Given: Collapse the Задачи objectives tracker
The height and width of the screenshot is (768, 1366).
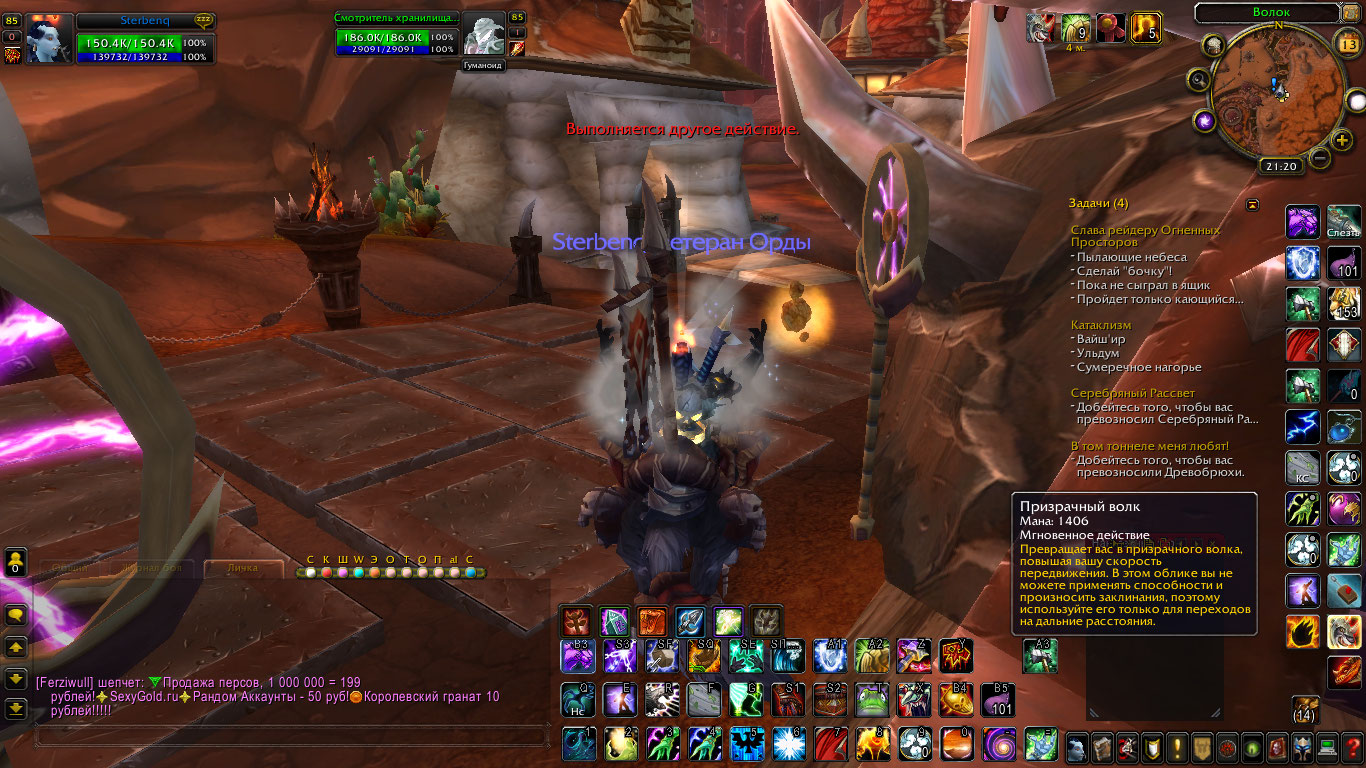Looking at the screenshot, I should (1252, 205).
